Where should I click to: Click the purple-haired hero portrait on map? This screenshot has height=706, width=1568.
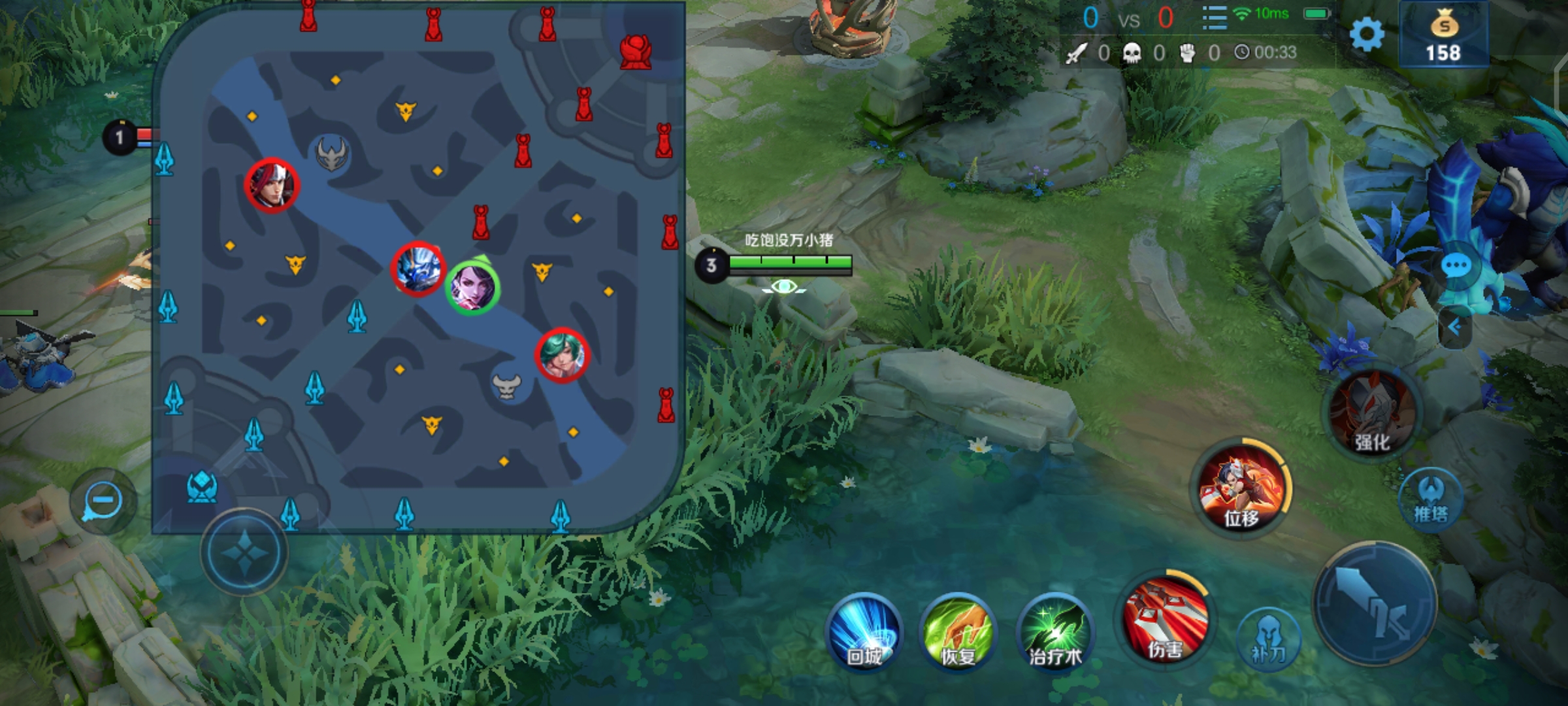click(x=472, y=288)
